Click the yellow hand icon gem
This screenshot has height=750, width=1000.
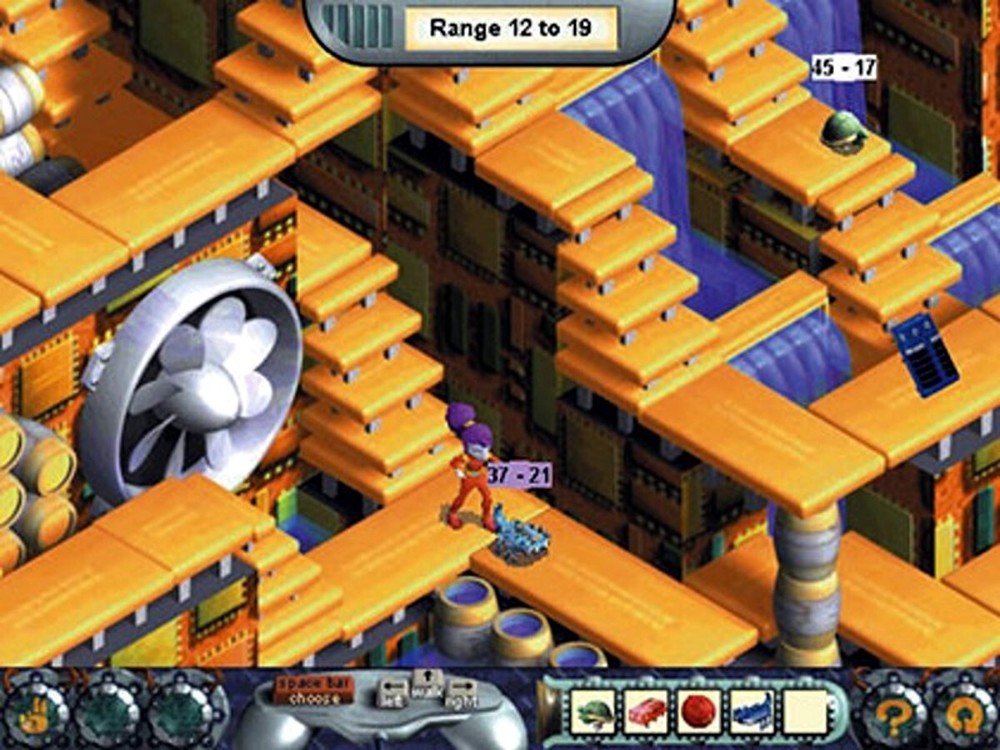click(34, 709)
